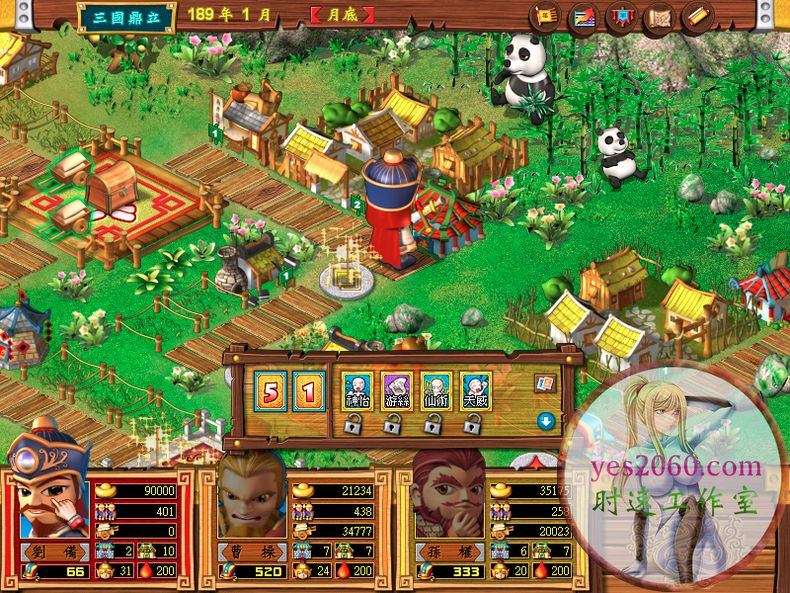Open the rising-arrow statistics chart
This screenshot has width=790, height=593.
(x=583, y=16)
